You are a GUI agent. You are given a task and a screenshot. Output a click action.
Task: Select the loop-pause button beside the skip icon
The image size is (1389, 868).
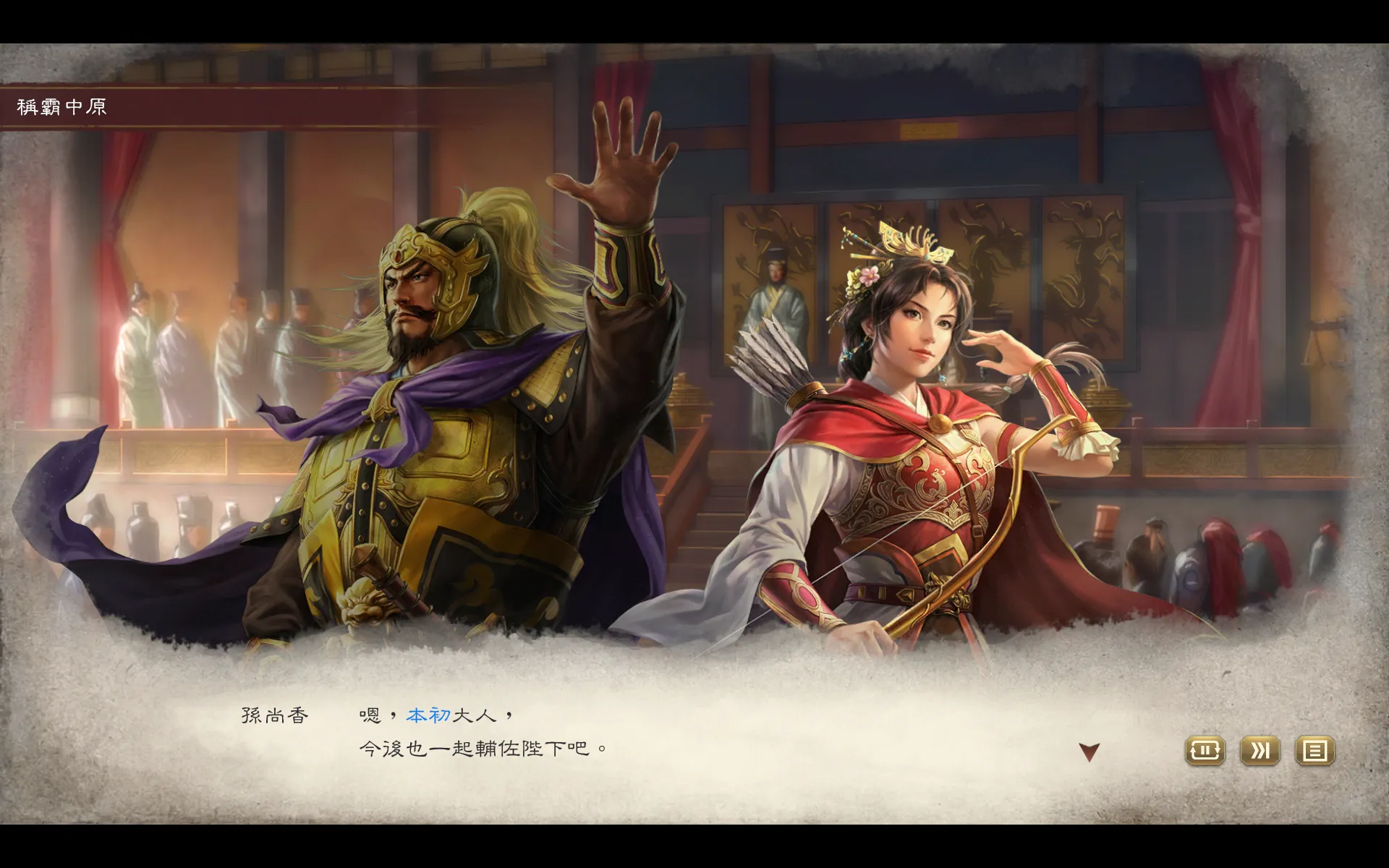coord(1204,752)
